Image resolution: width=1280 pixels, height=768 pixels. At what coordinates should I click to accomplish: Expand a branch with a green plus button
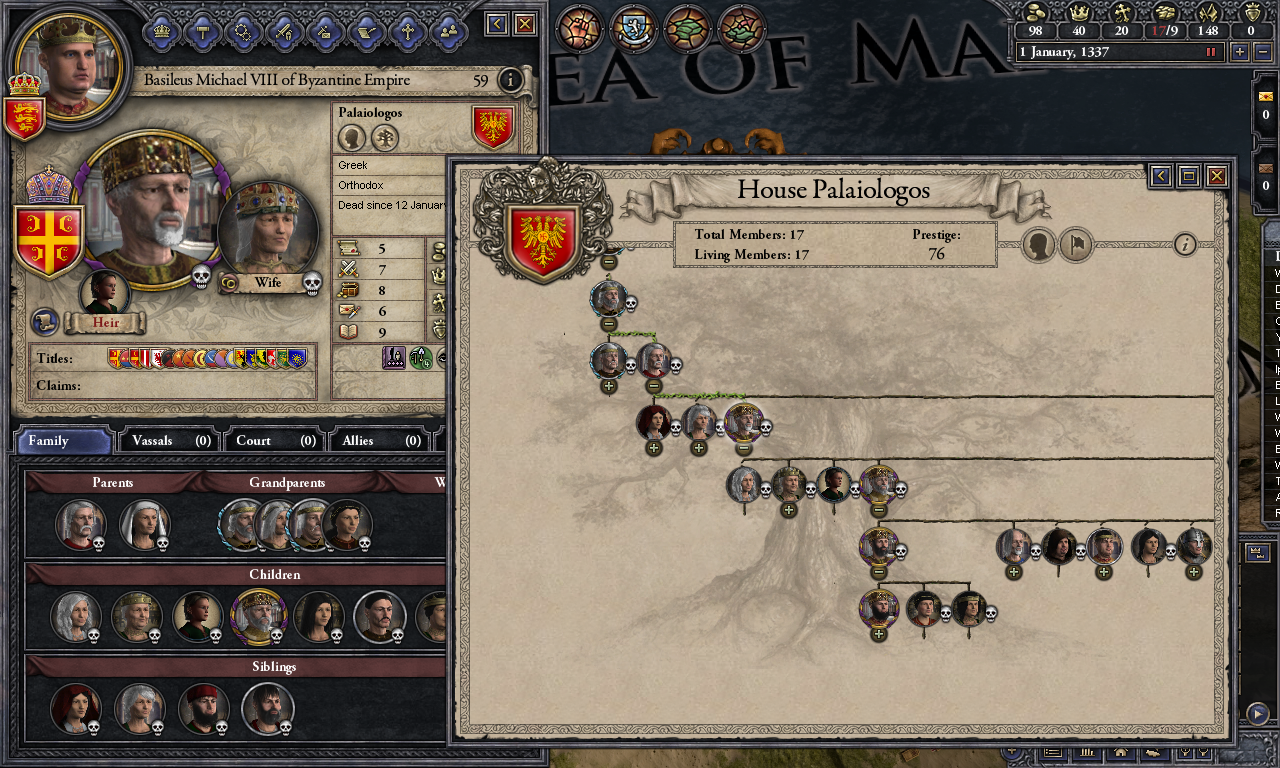pyautogui.click(x=655, y=448)
